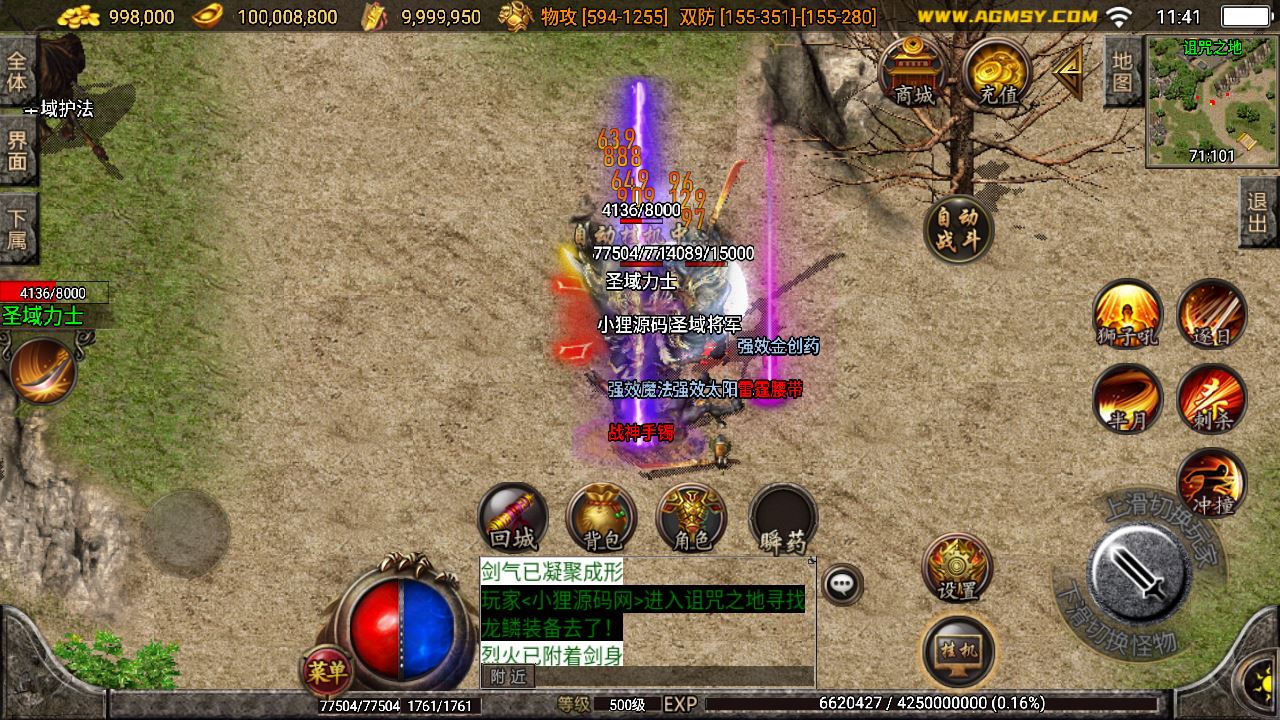Use 回城 return-to-town scroll

point(513,517)
